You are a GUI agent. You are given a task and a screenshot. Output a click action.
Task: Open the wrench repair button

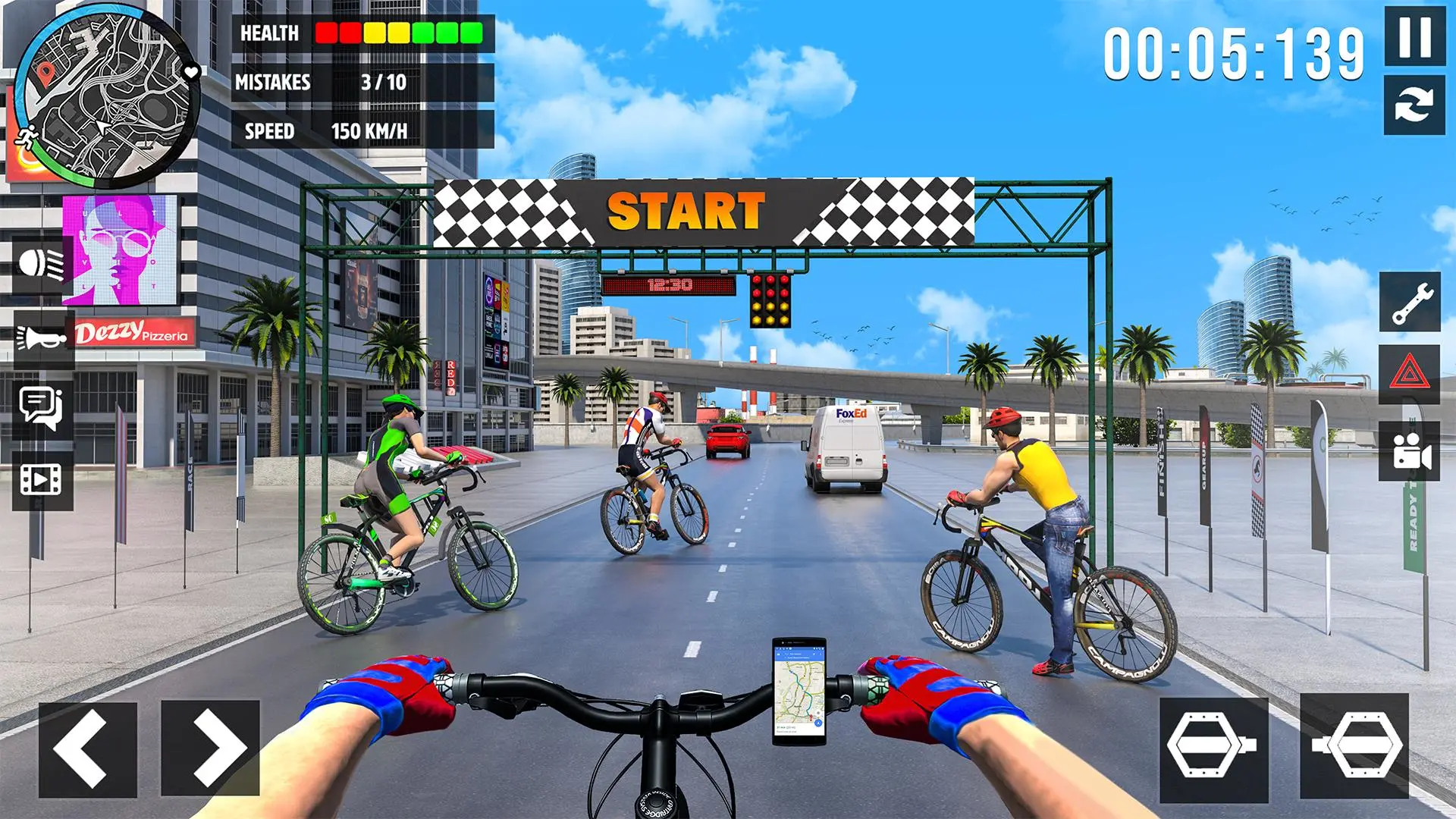[1410, 301]
